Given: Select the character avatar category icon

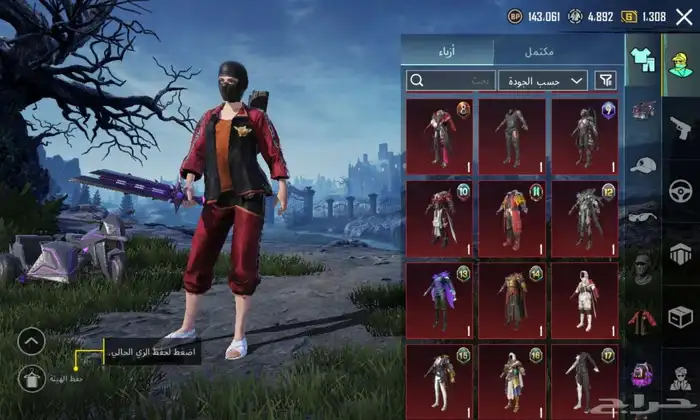Looking at the screenshot, I should click(x=681, y=60).
